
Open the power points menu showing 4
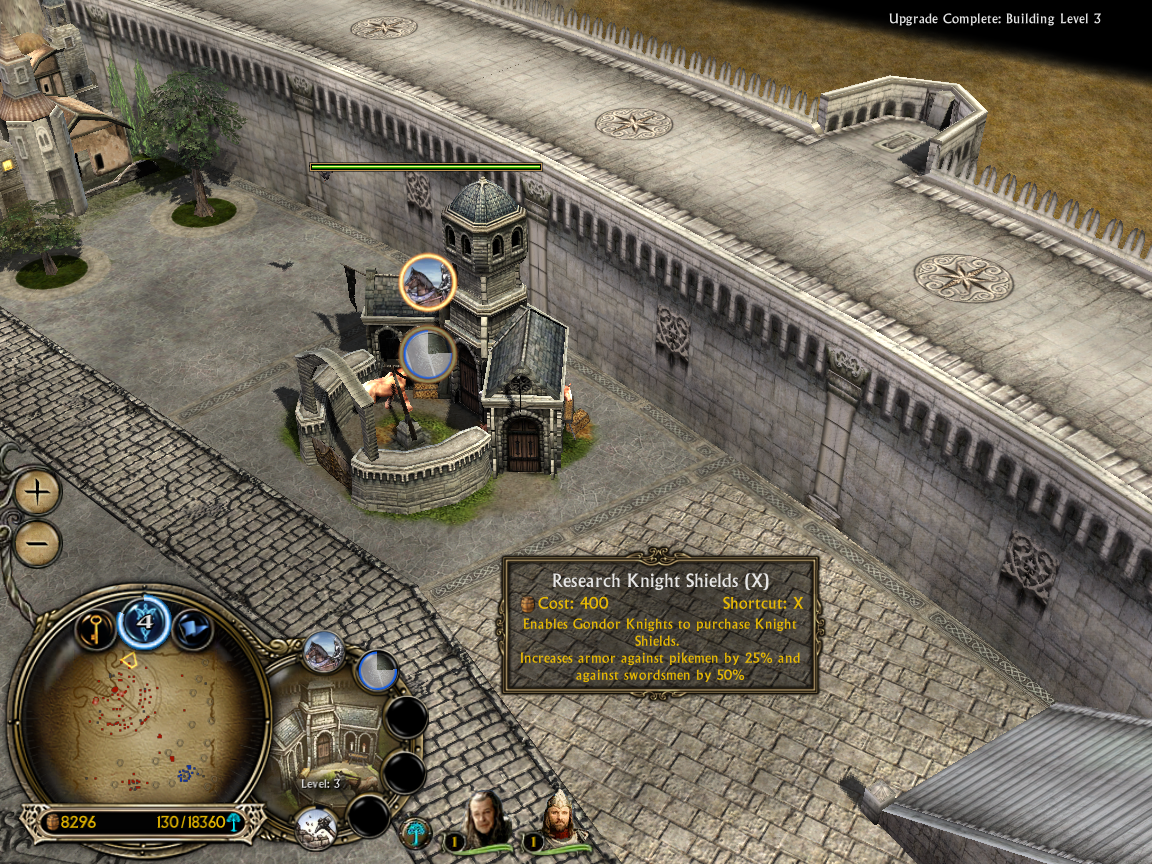click(145, 622)
